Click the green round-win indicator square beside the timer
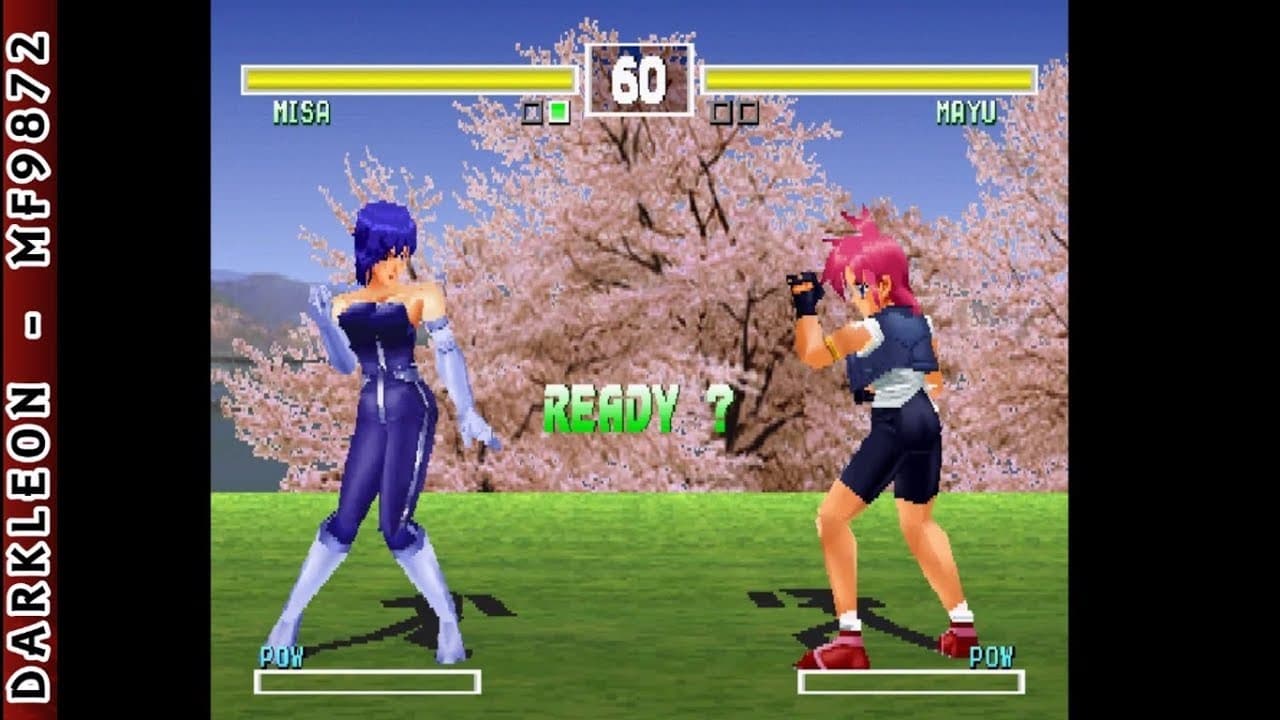This screenshot has height=720, width=1280. (558, 112)
